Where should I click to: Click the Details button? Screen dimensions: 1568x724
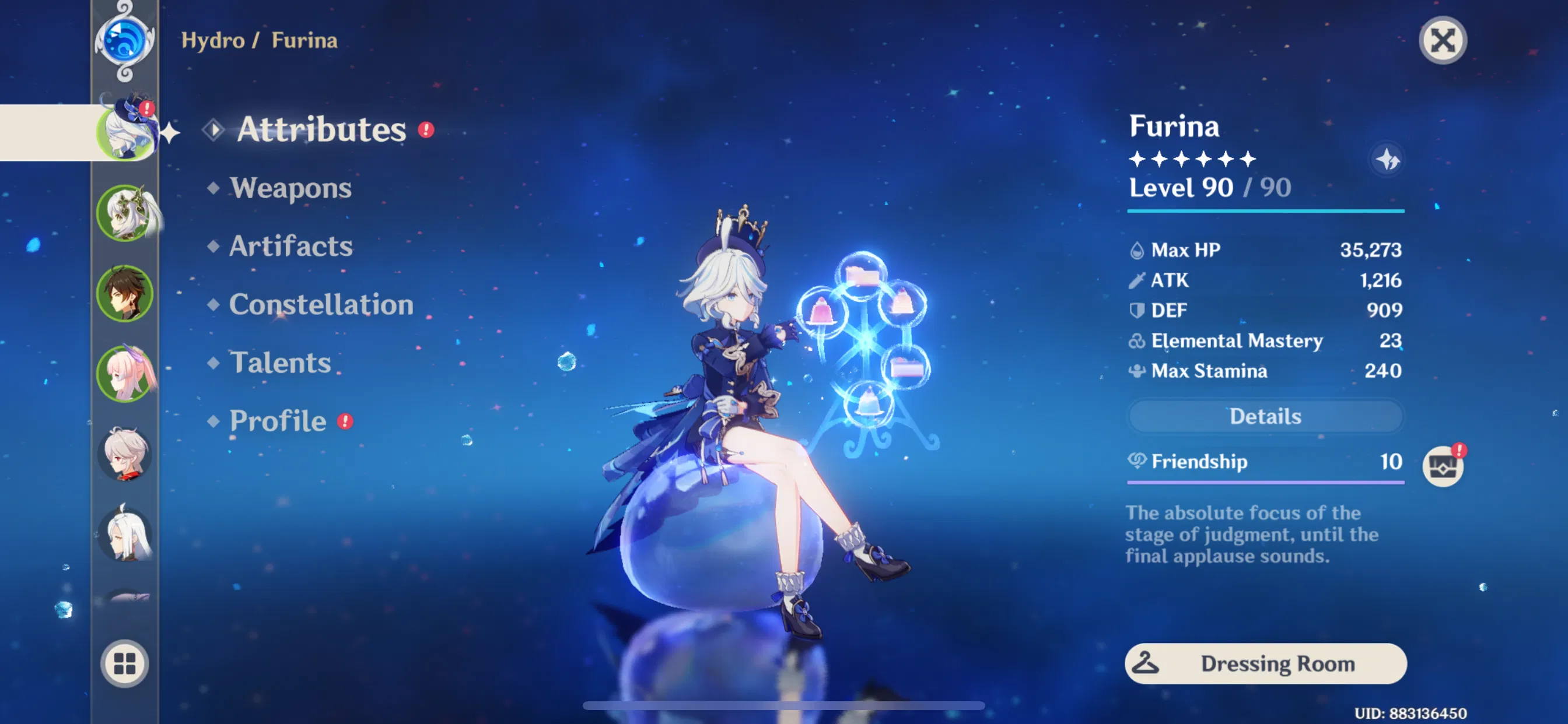[1265, 416]
